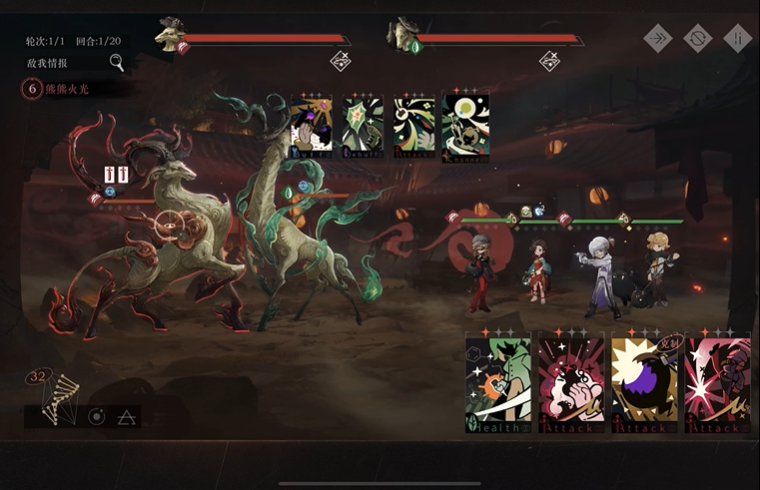Click the green deer boss portrait
The image size is (760, 490).
pos(402,35)
